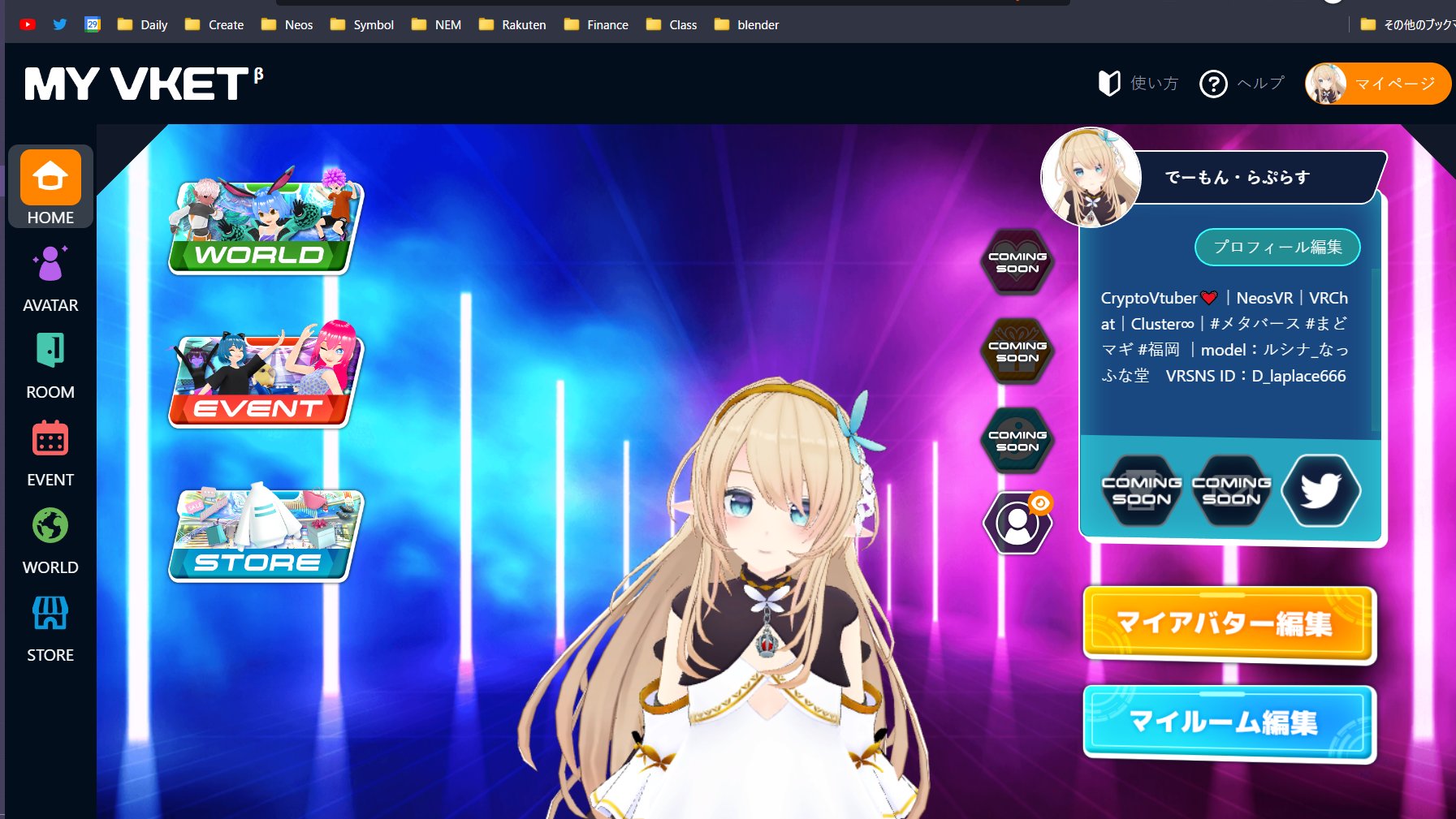Click プロフィール編集 to edit profile
This screenshot has height=819, width=1456.
click(x=1277, y=248)
